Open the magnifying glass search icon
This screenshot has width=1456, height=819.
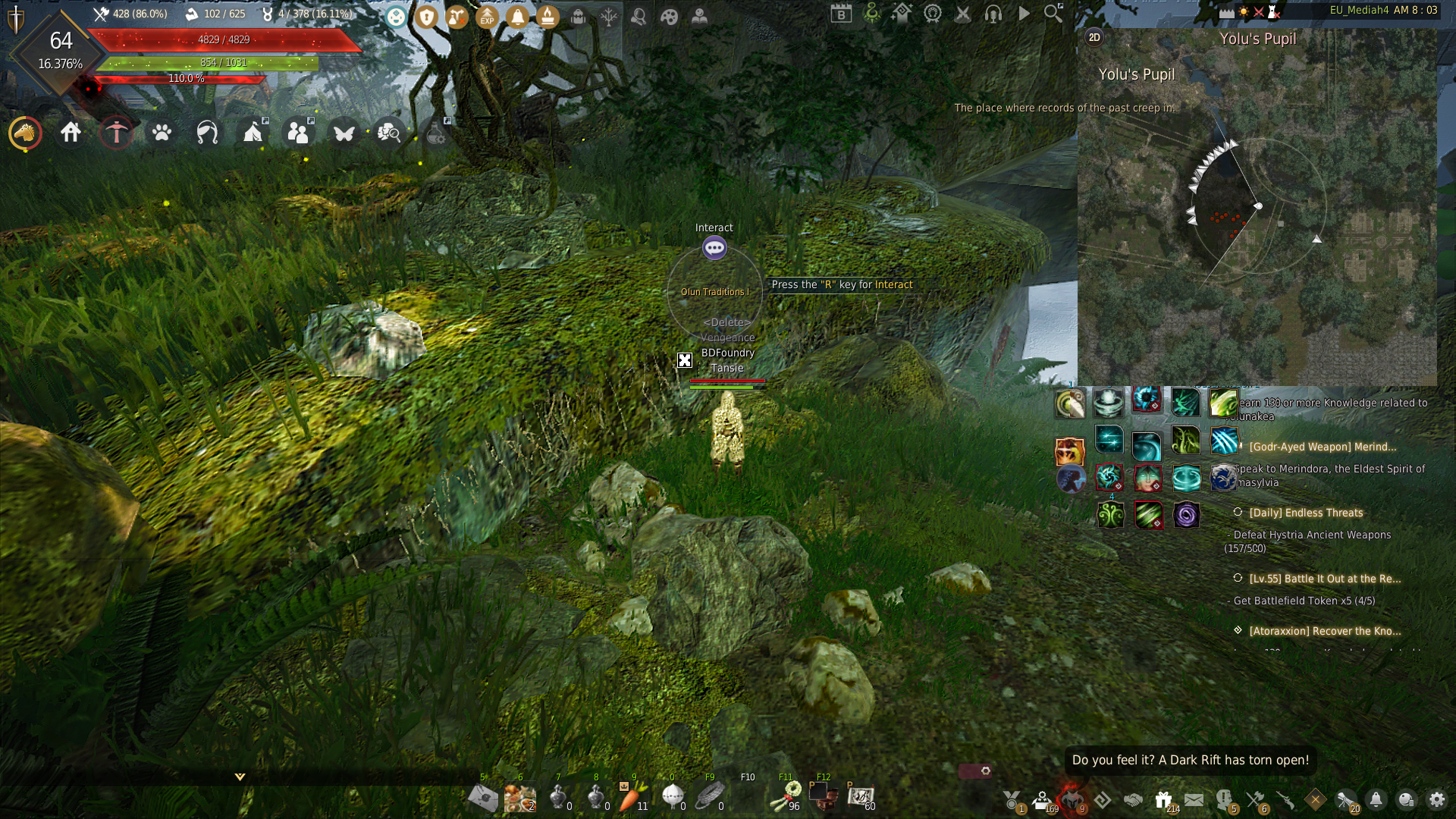tap(1053, 13)
